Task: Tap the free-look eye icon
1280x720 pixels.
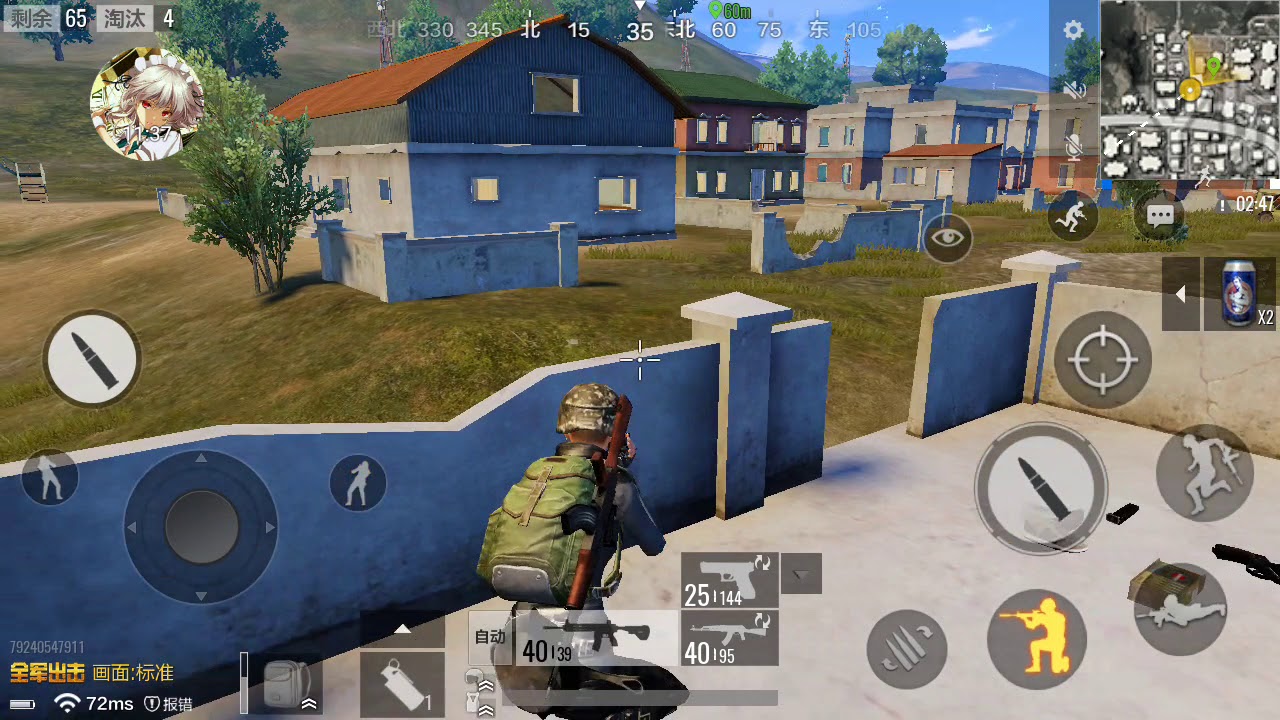Action: [946, 239]
